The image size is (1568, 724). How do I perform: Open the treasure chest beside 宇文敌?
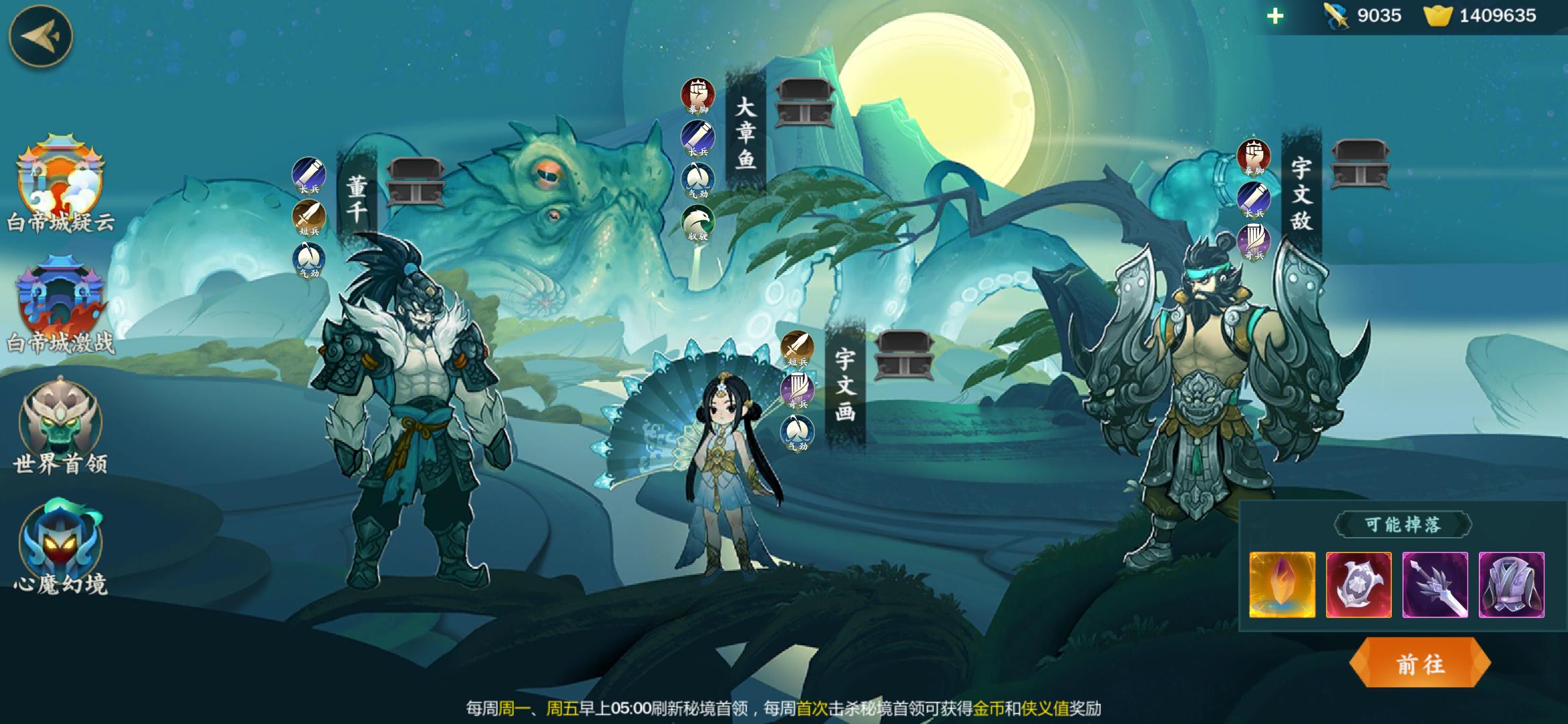coord(1360,164)
